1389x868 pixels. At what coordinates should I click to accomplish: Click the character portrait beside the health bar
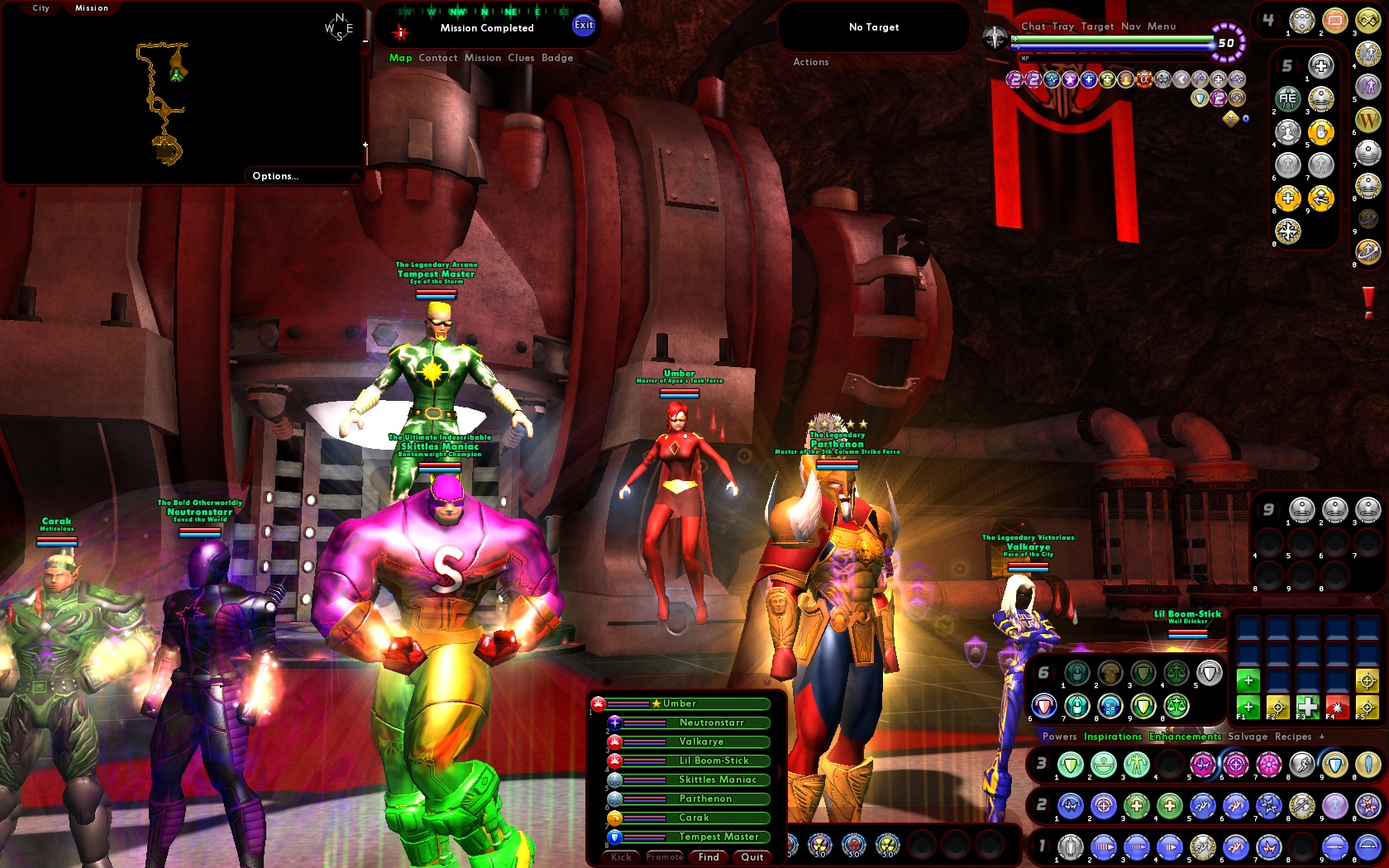coord(995,37)
